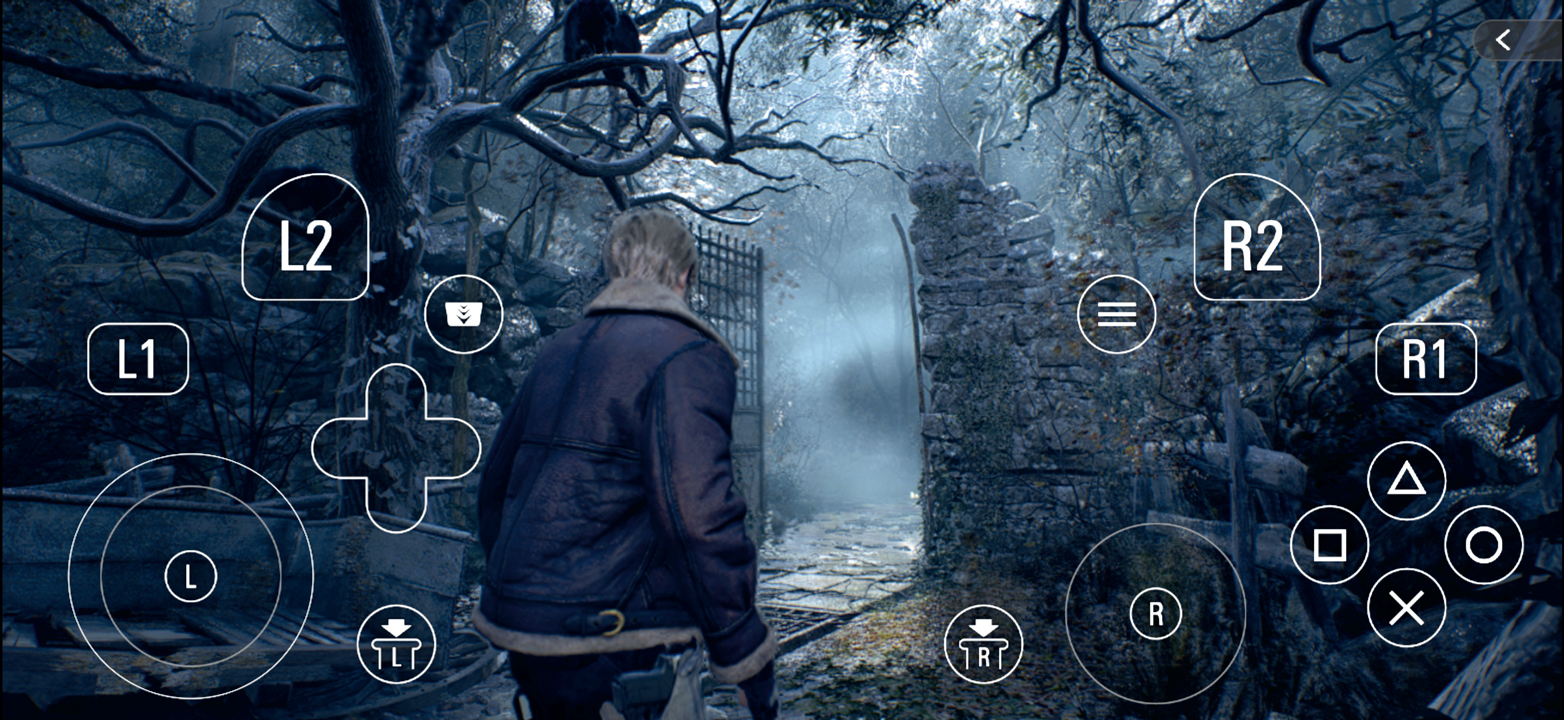This screenshot has height=720, width=1564.
Task: Tap the L2 trigger button
Action: coord(305,238)
